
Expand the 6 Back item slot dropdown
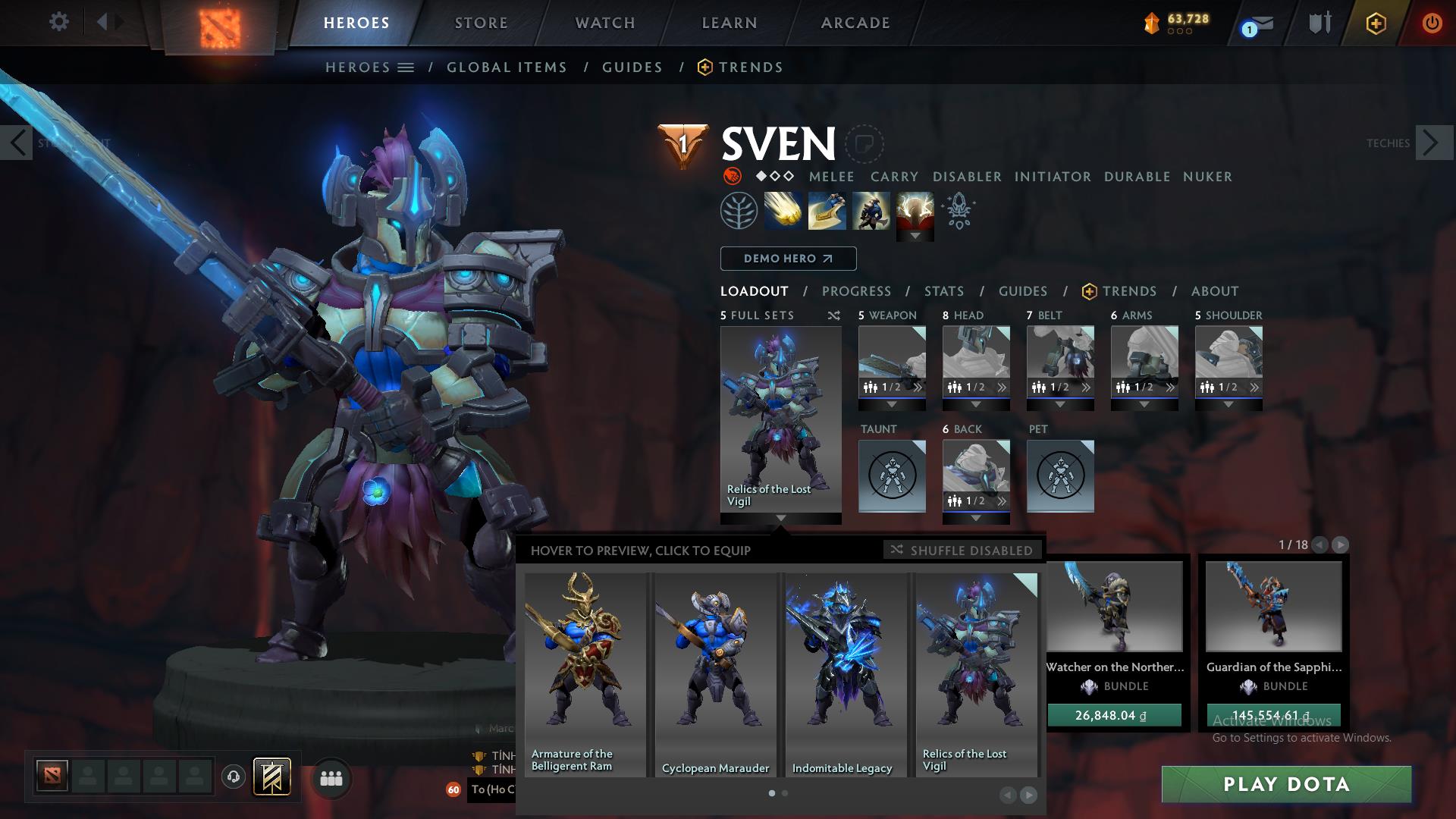[976, 519]
